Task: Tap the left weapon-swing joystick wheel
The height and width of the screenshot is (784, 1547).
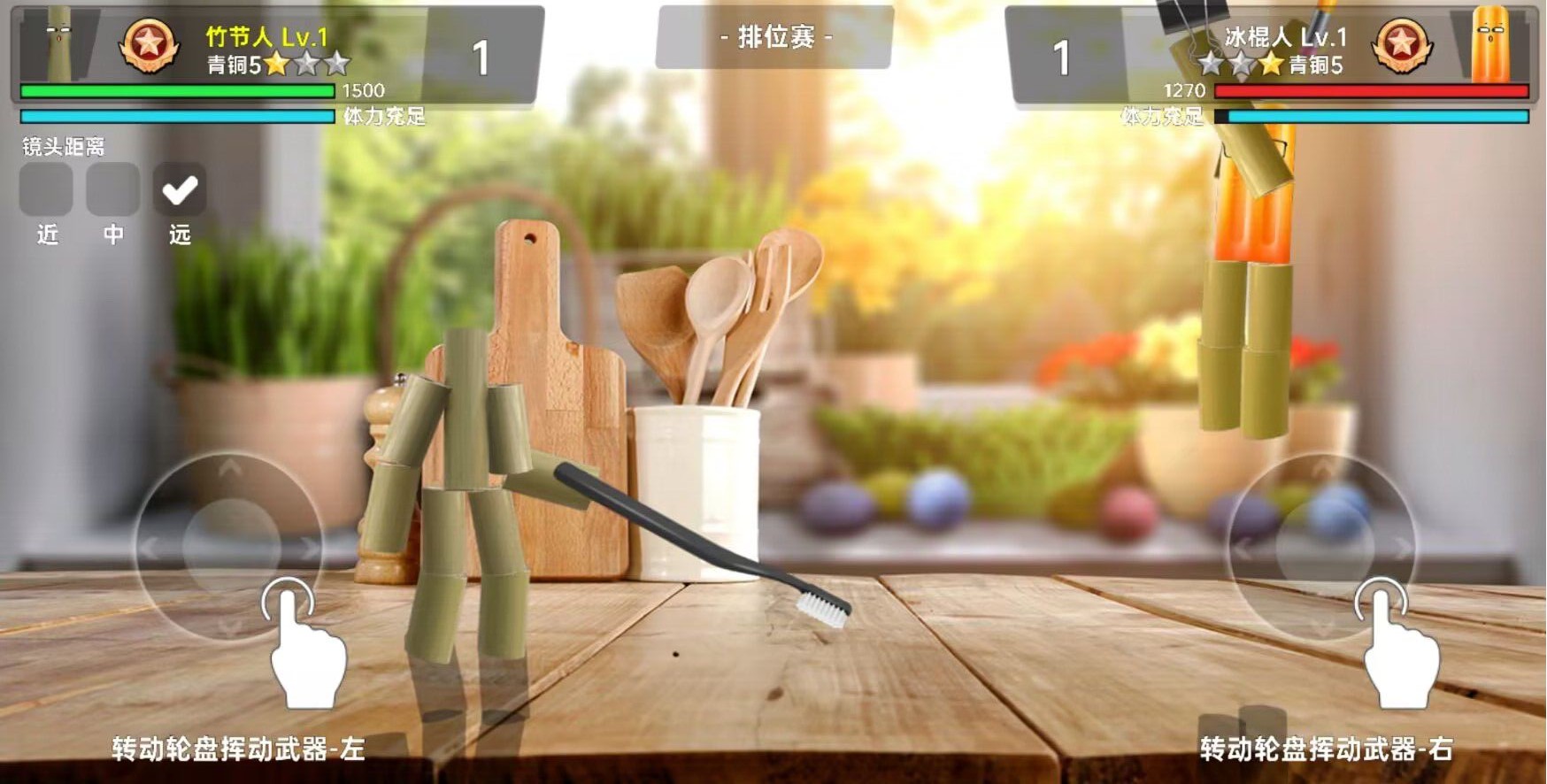Action: 230,547
